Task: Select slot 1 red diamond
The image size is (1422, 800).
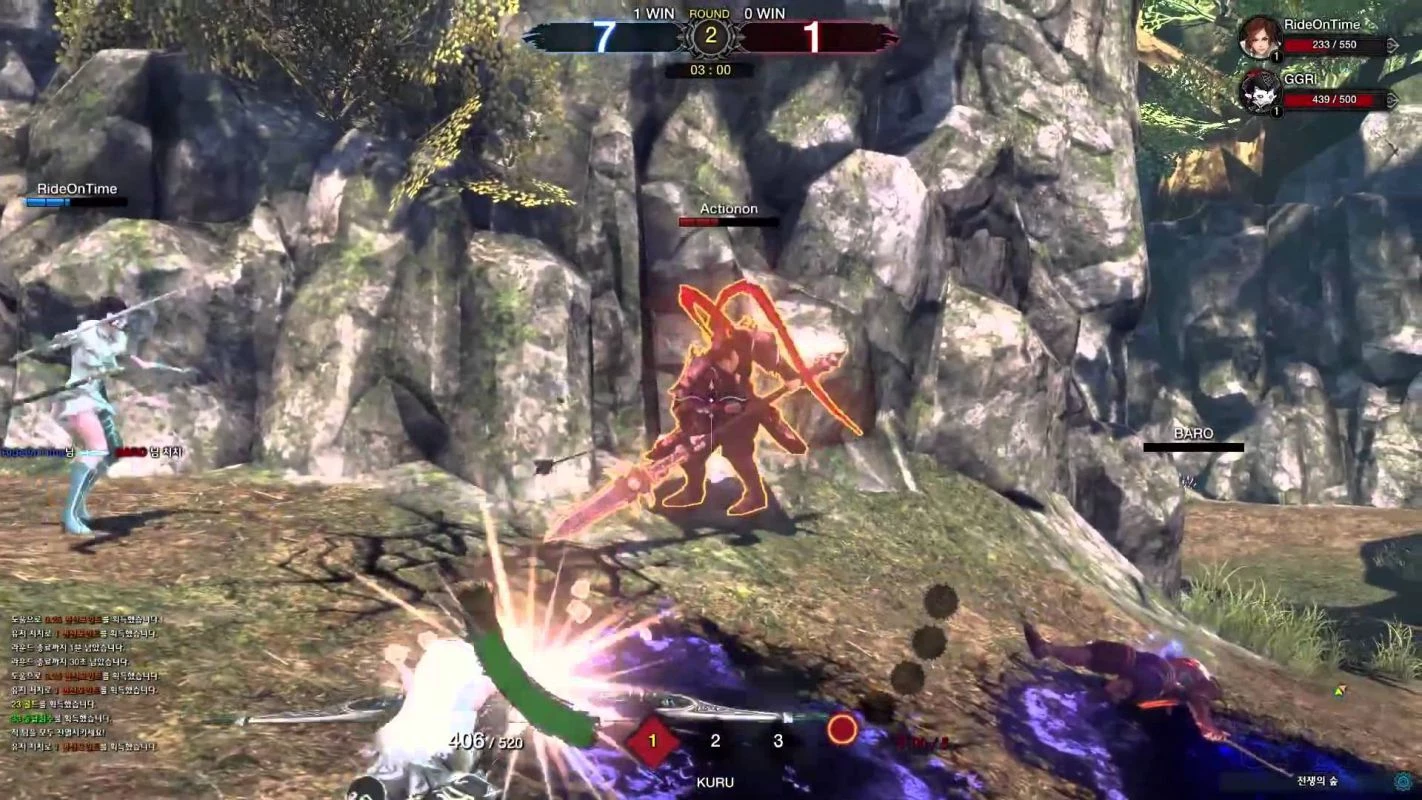Action: click(653, 741)
